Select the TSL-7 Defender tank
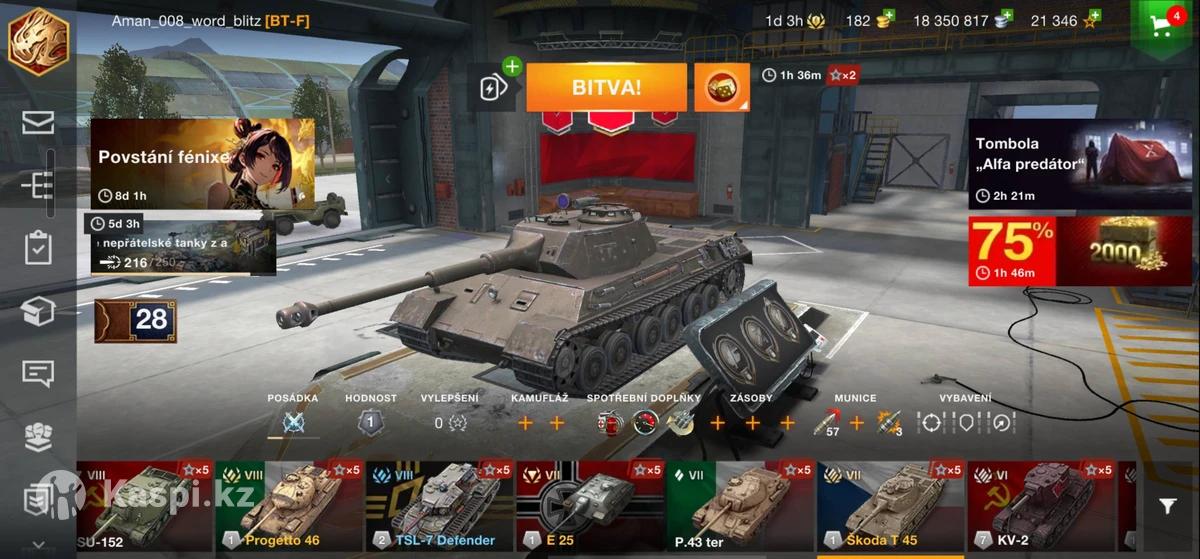 pyautogui.click(x=438, y=506)
